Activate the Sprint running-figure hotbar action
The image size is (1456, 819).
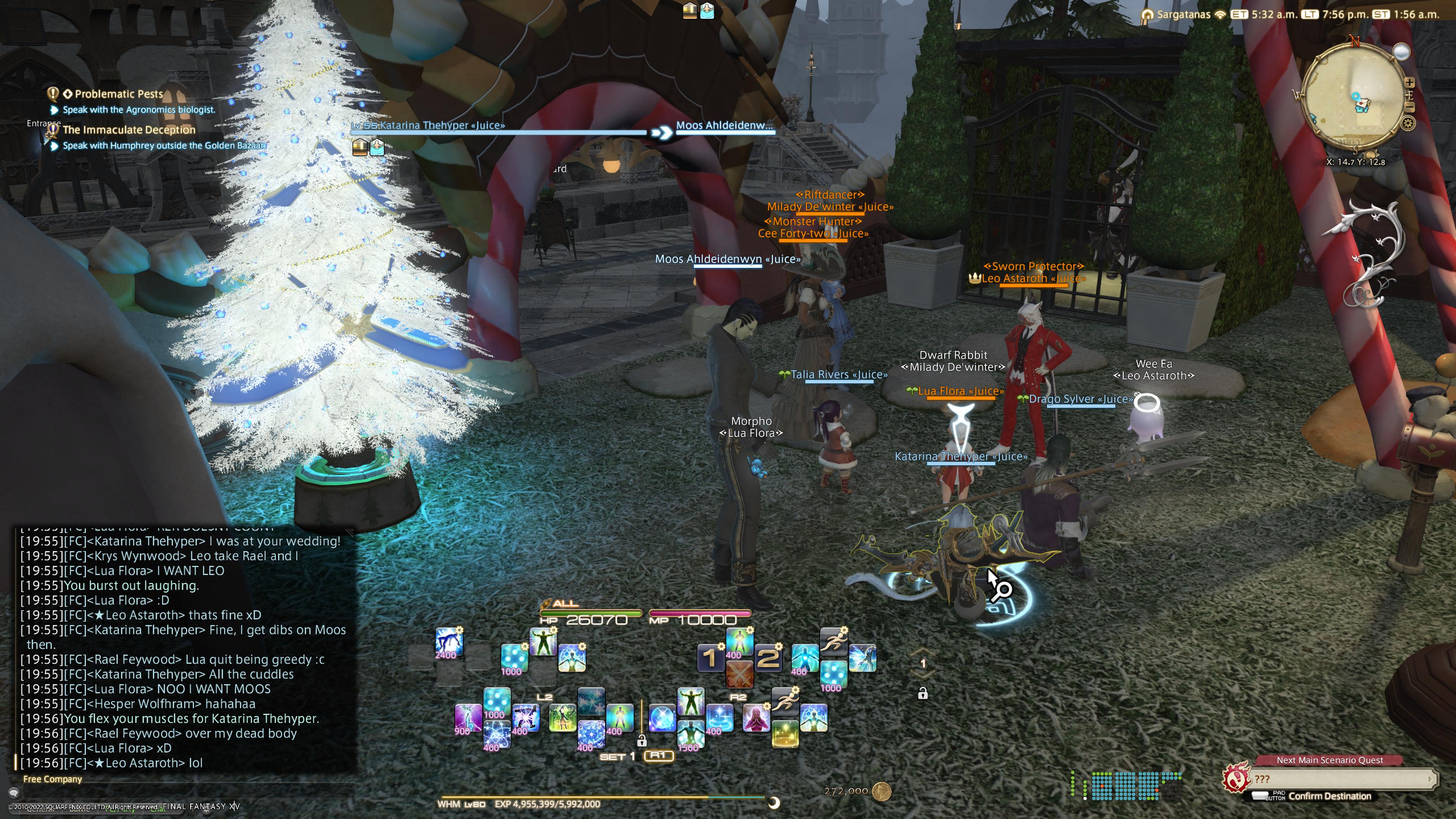833,642
